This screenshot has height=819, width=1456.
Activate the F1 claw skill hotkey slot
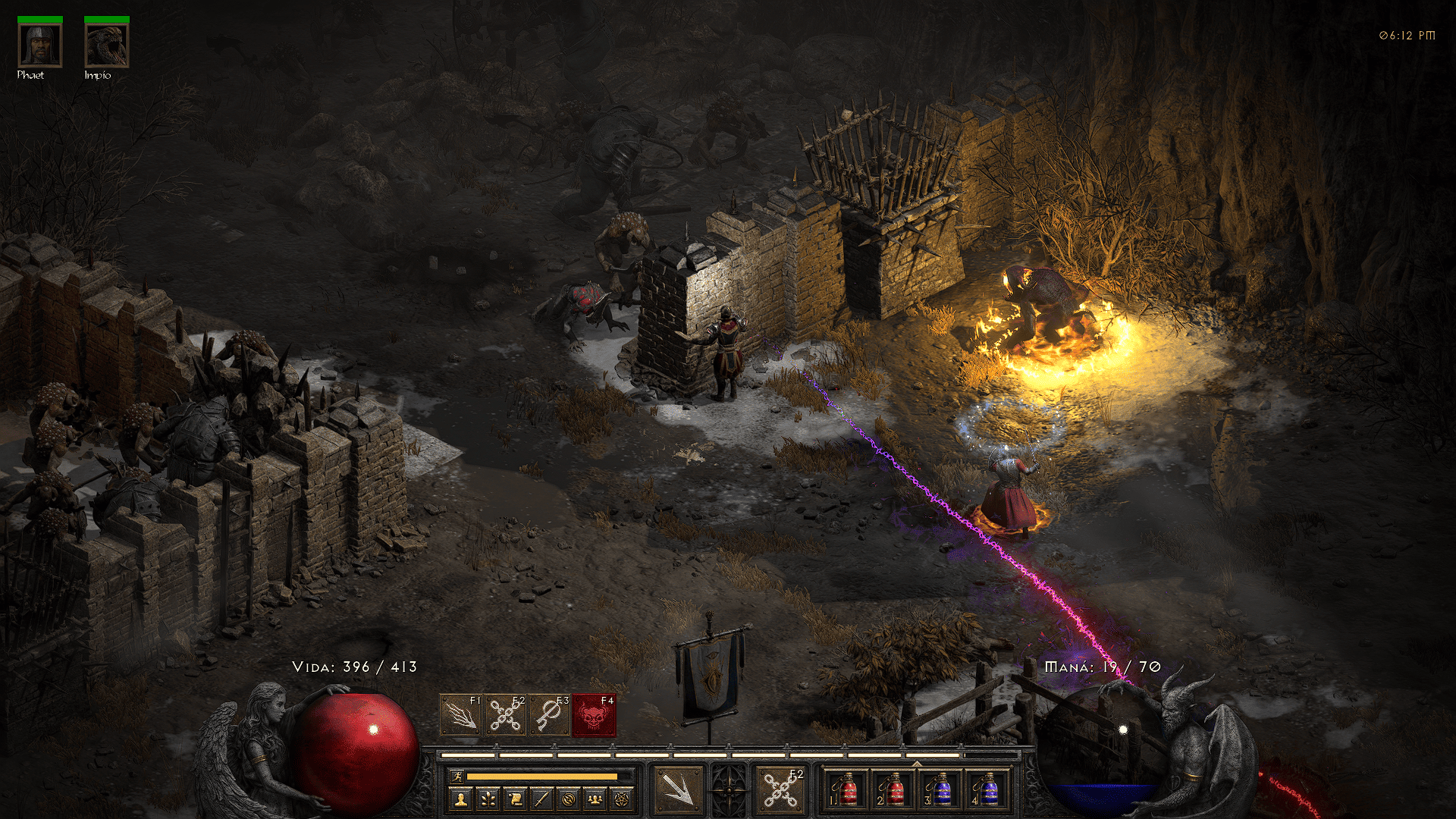coord(461,714)
